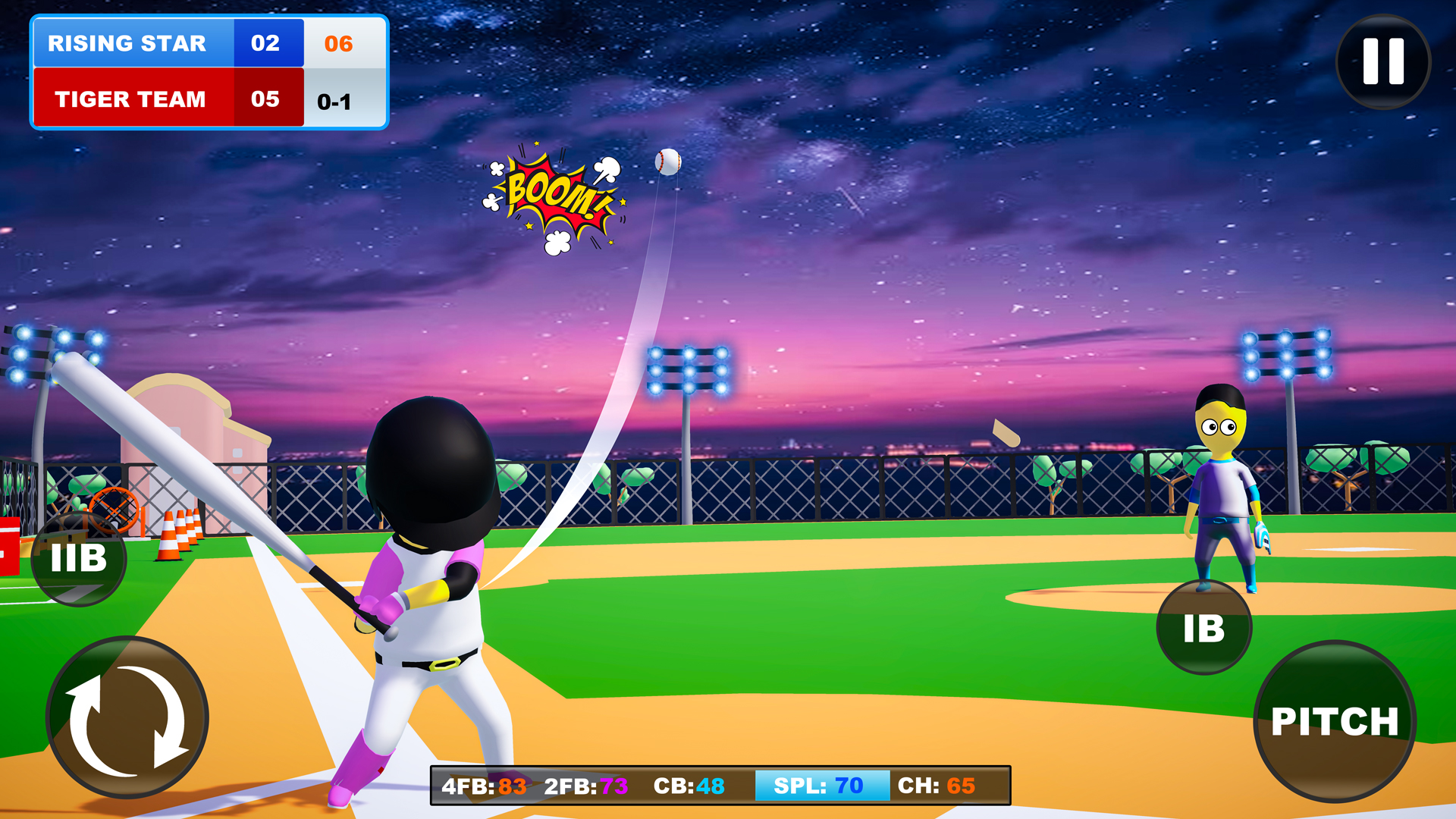This screenshot has width=1456, height=819.
Task: Tap the Pause icon top right
Action: pos(1382,62)
